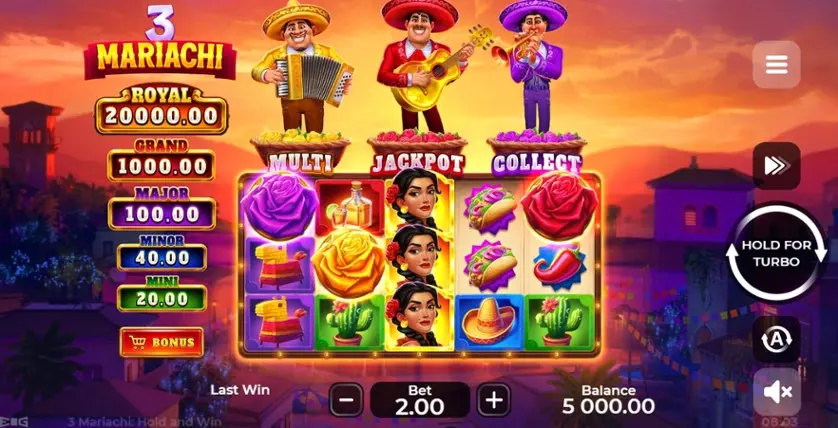This screenshot has width=838, height=428.
Task: Activate the autoplay button
Action: tap(776, 340)
